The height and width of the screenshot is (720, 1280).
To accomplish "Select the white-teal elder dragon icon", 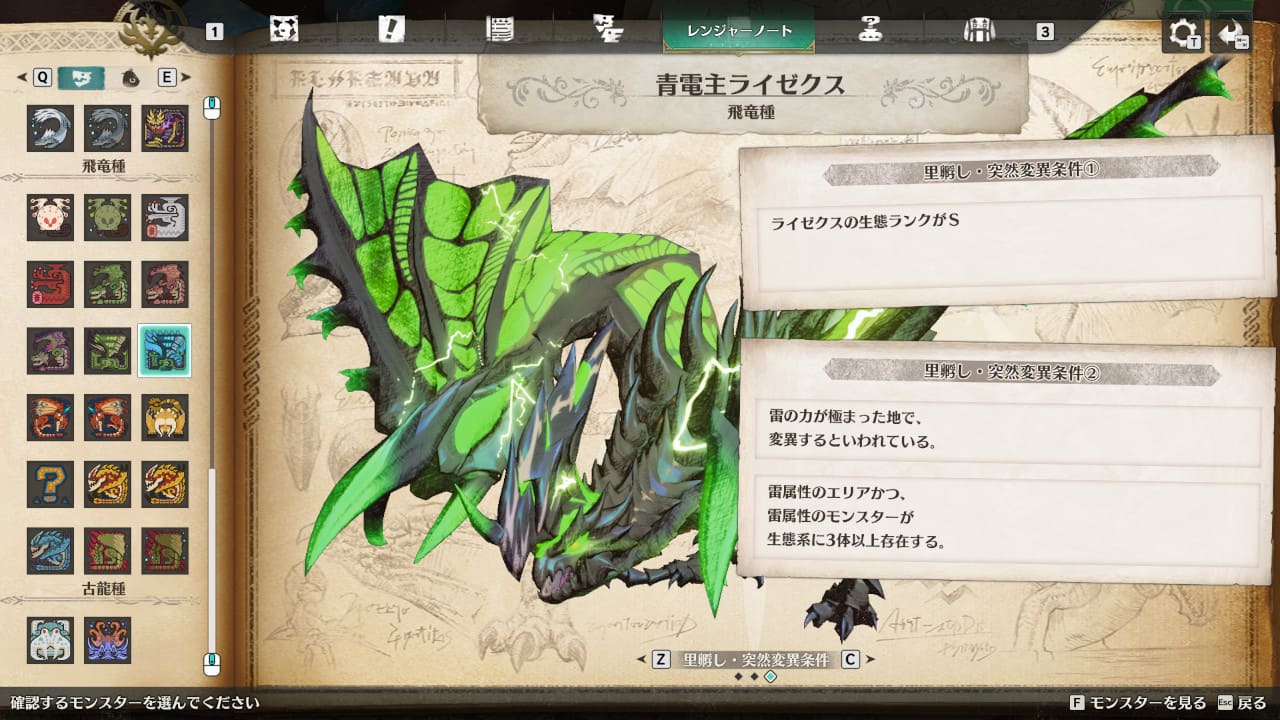I will point(50,639).
